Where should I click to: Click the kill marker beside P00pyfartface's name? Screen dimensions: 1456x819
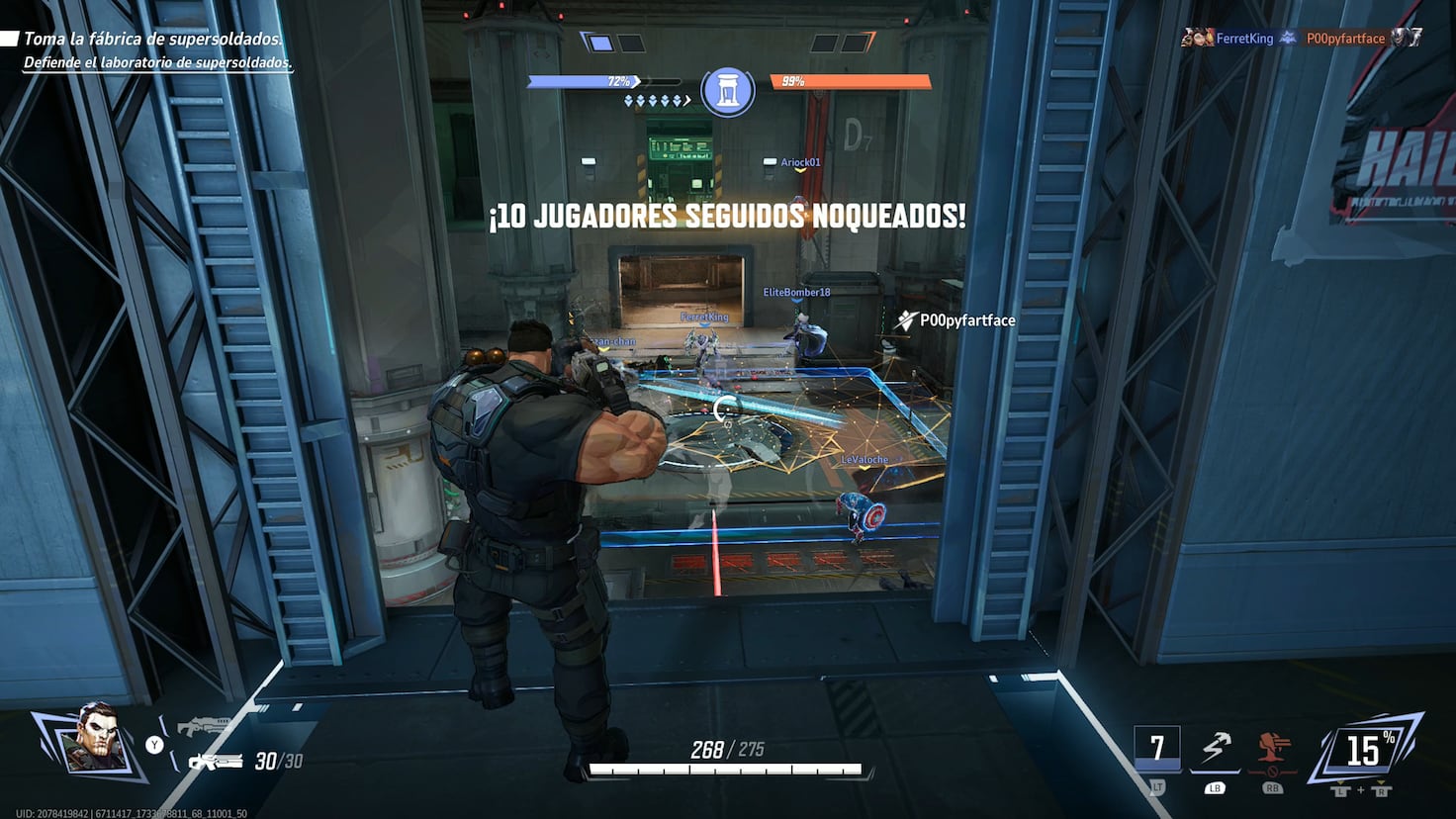[904, 319]
